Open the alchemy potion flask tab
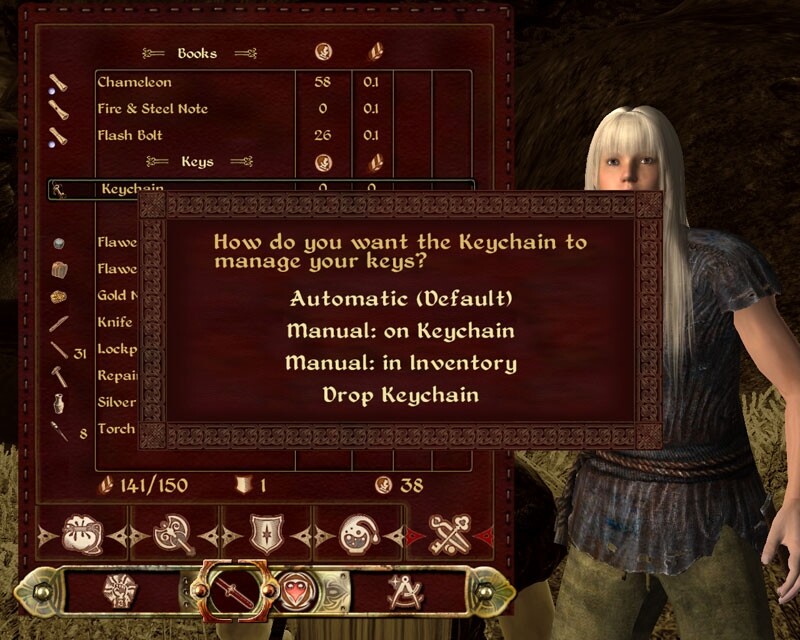800x640 pixels. (357, 533)
